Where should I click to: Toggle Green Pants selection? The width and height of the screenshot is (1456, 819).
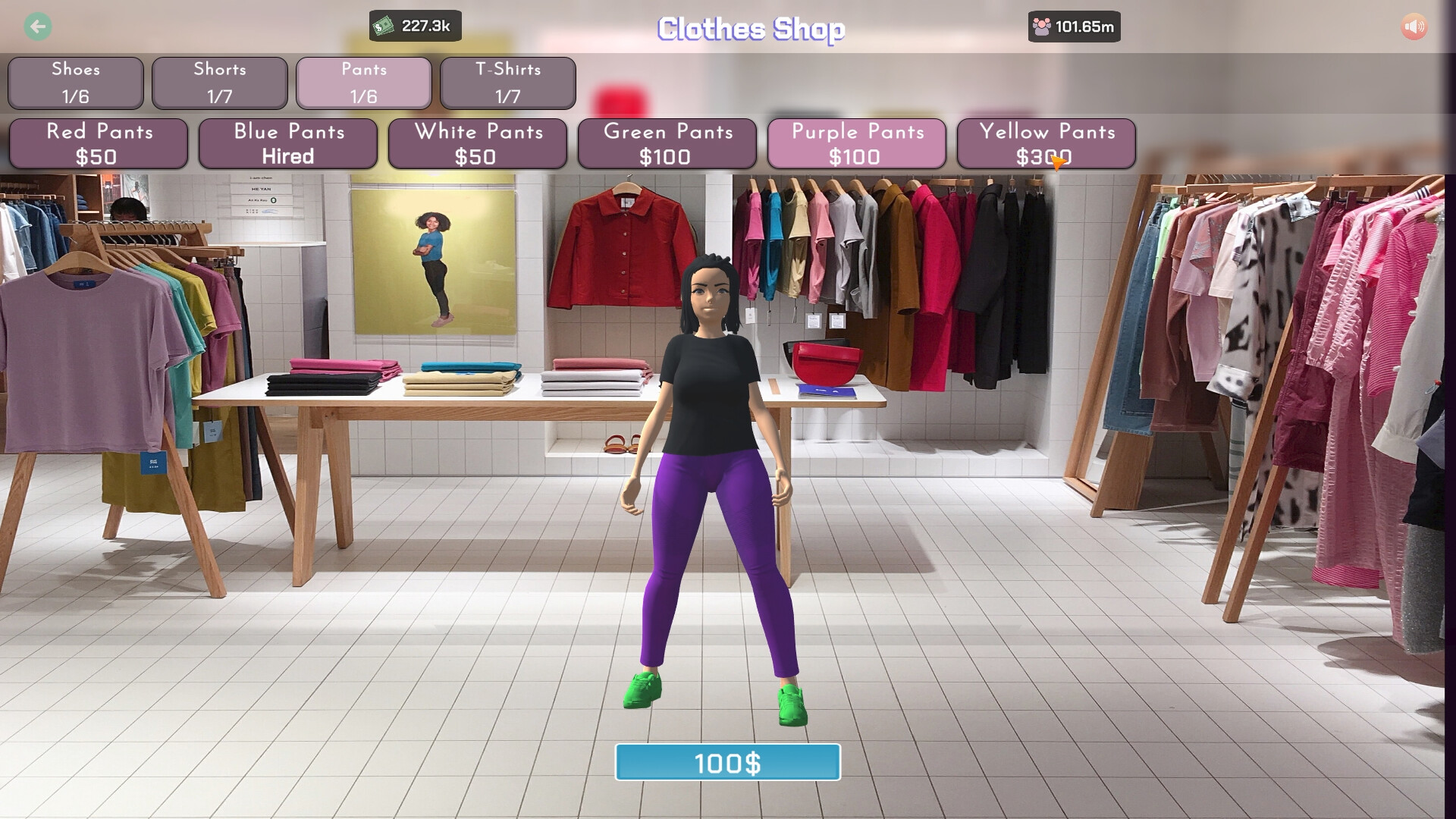[x=667, y=143]
